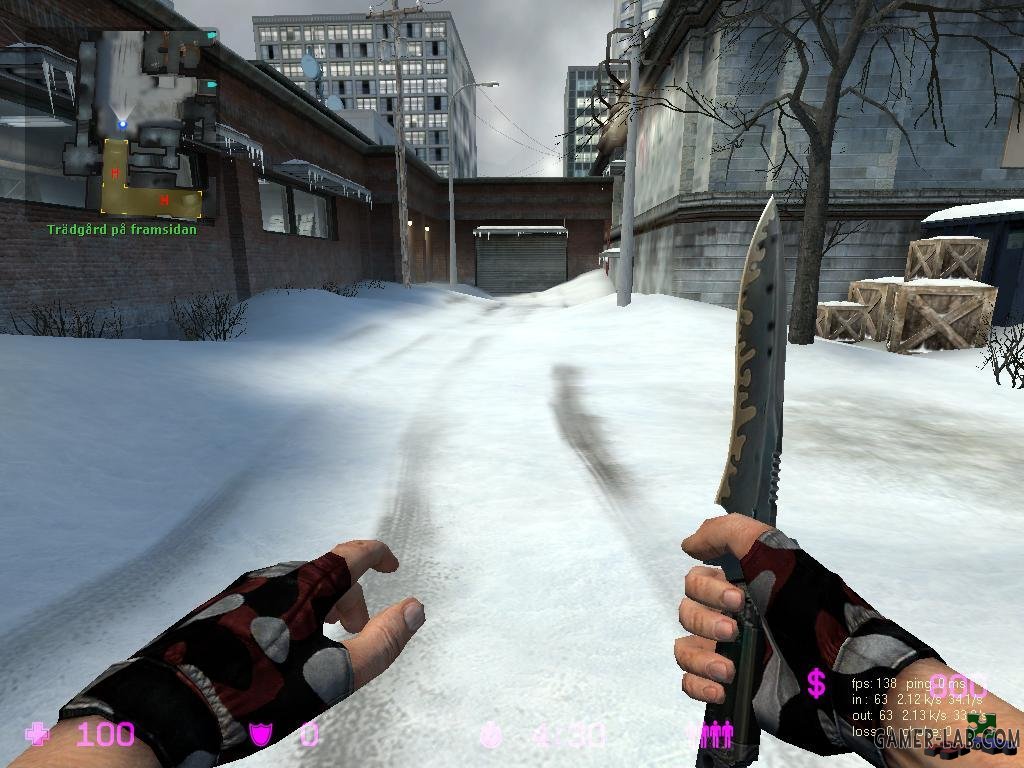Click the pink health cross icon
Image resolution: width=1024 pixels, height=768 pixels.
pyautogui.click(x=39, y=735)
